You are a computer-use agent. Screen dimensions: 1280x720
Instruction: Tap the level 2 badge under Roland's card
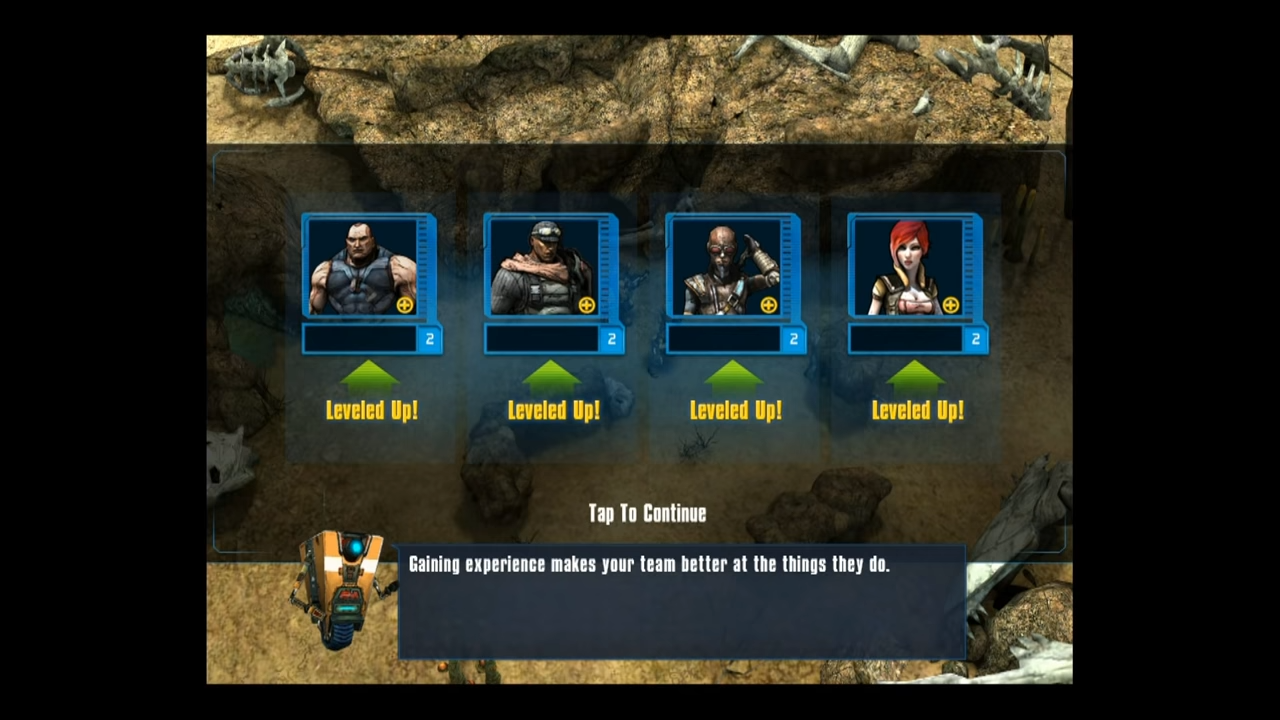click(x=611, y=339)
